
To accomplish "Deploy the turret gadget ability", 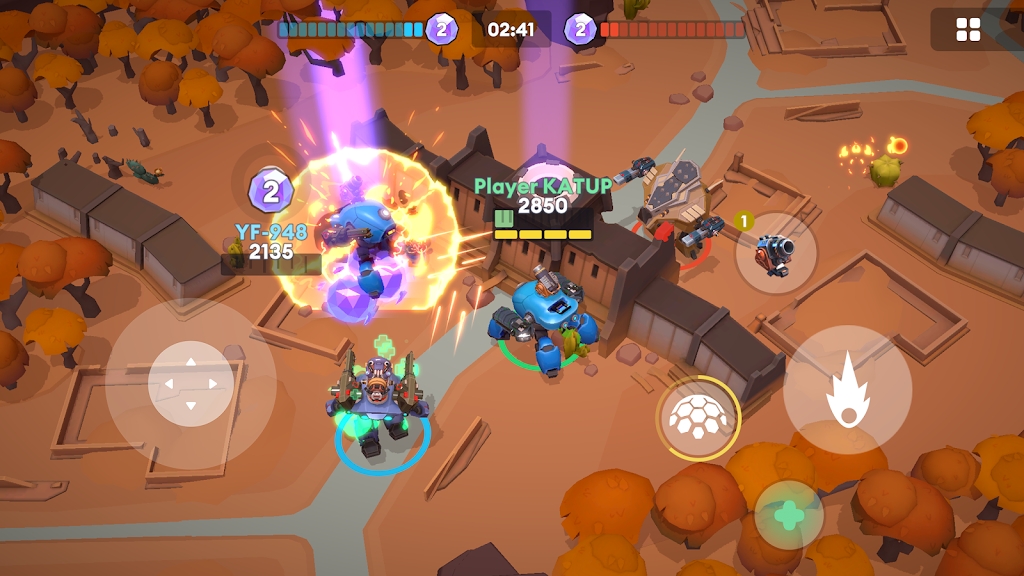I will coord(776,253).
